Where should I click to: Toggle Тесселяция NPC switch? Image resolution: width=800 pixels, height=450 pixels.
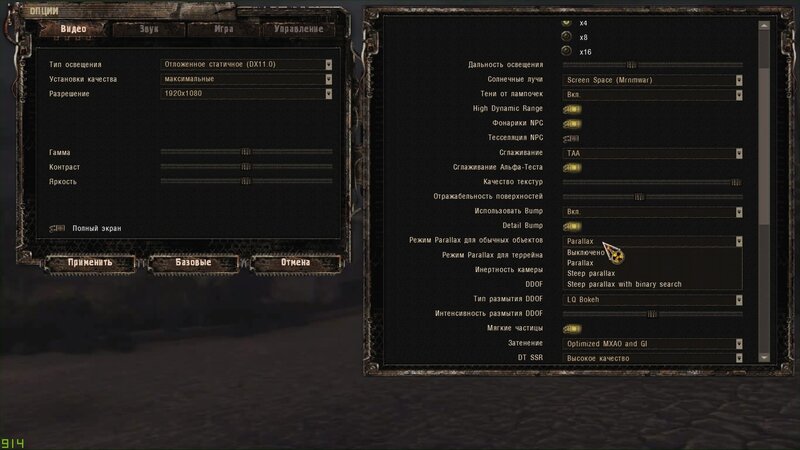573,137
